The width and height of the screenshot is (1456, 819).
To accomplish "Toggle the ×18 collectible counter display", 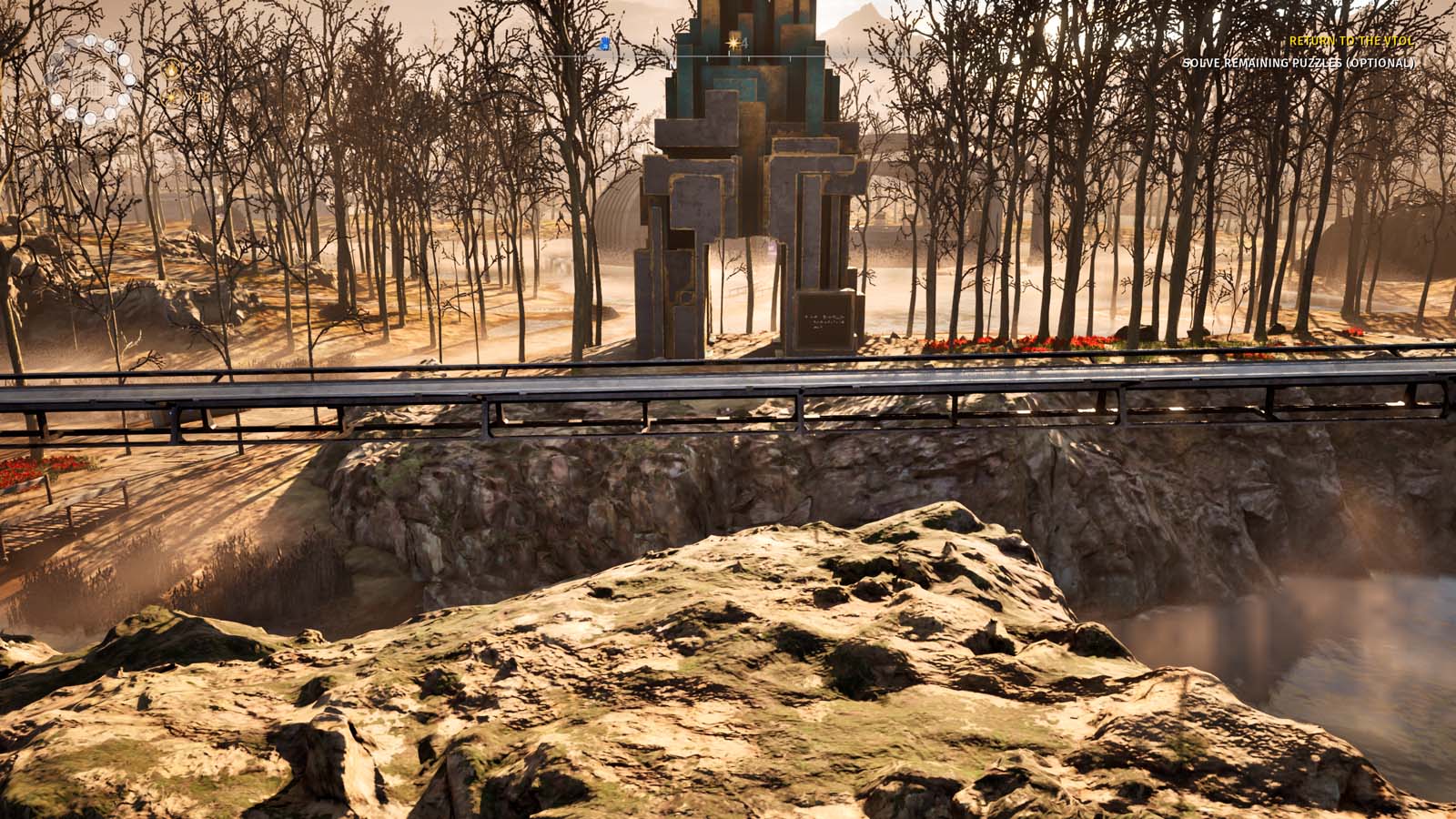I will pos(200,97).
